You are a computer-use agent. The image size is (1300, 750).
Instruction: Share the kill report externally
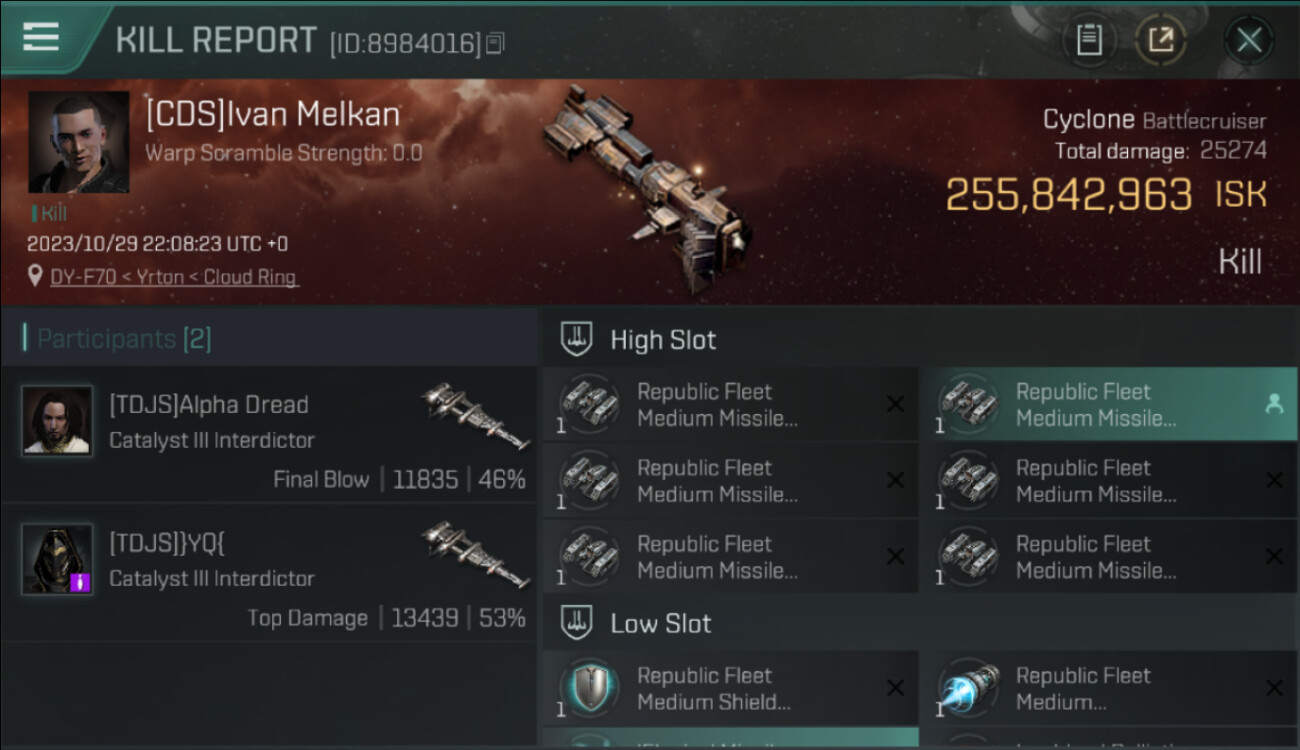pyautogui.click(x=1160, y=40)
